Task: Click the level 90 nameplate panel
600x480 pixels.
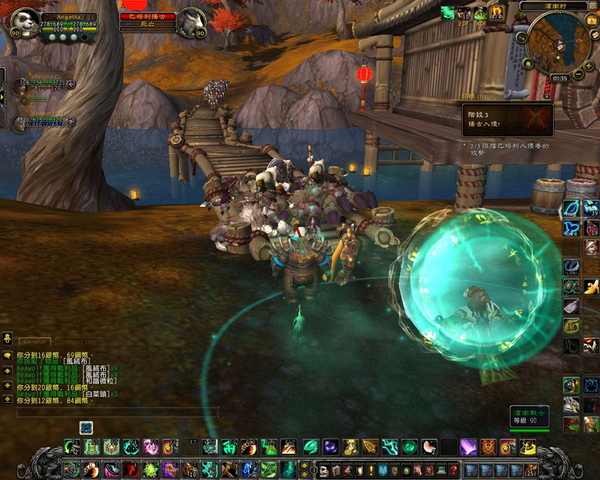Action: point(527,415)
